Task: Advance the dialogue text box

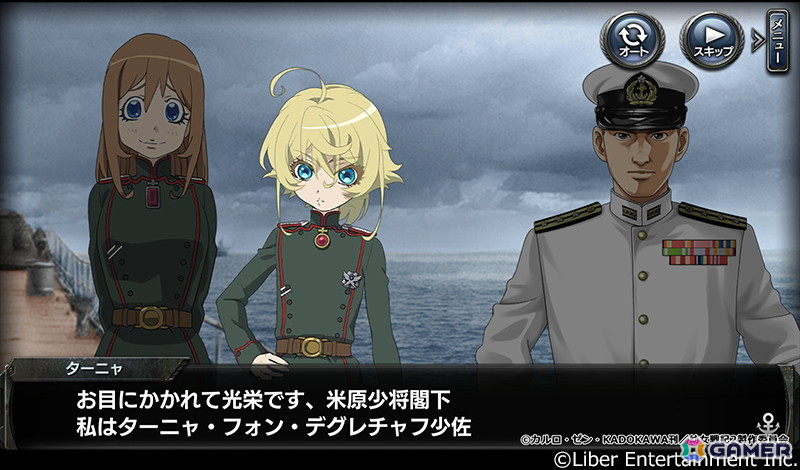Action: click(x=400, y=410)
